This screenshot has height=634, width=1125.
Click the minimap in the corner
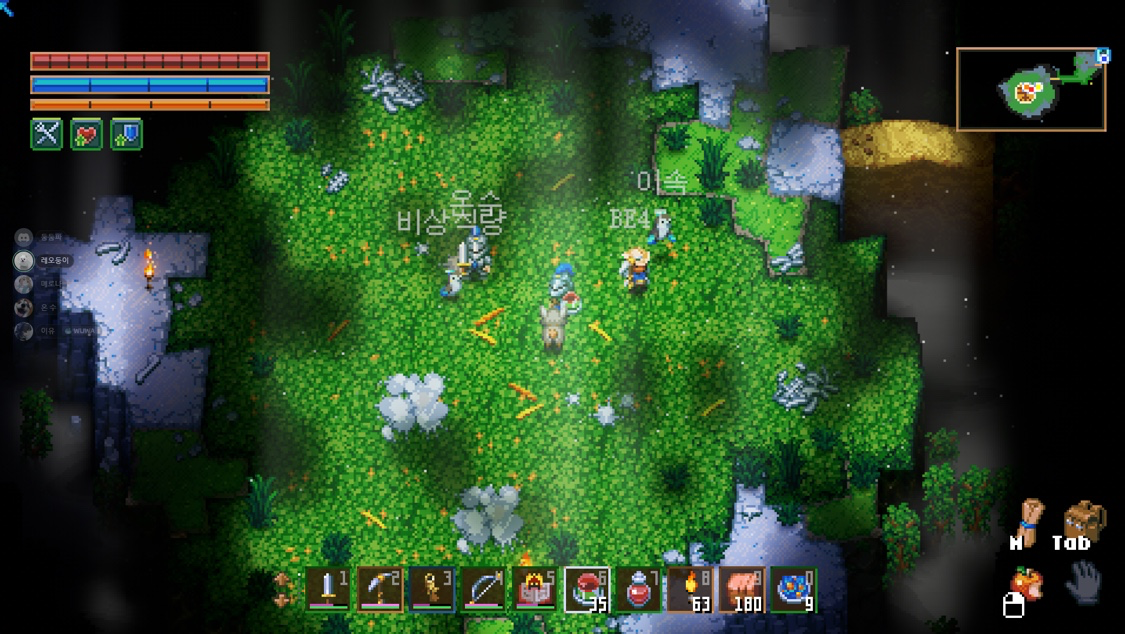(1031, 90)
